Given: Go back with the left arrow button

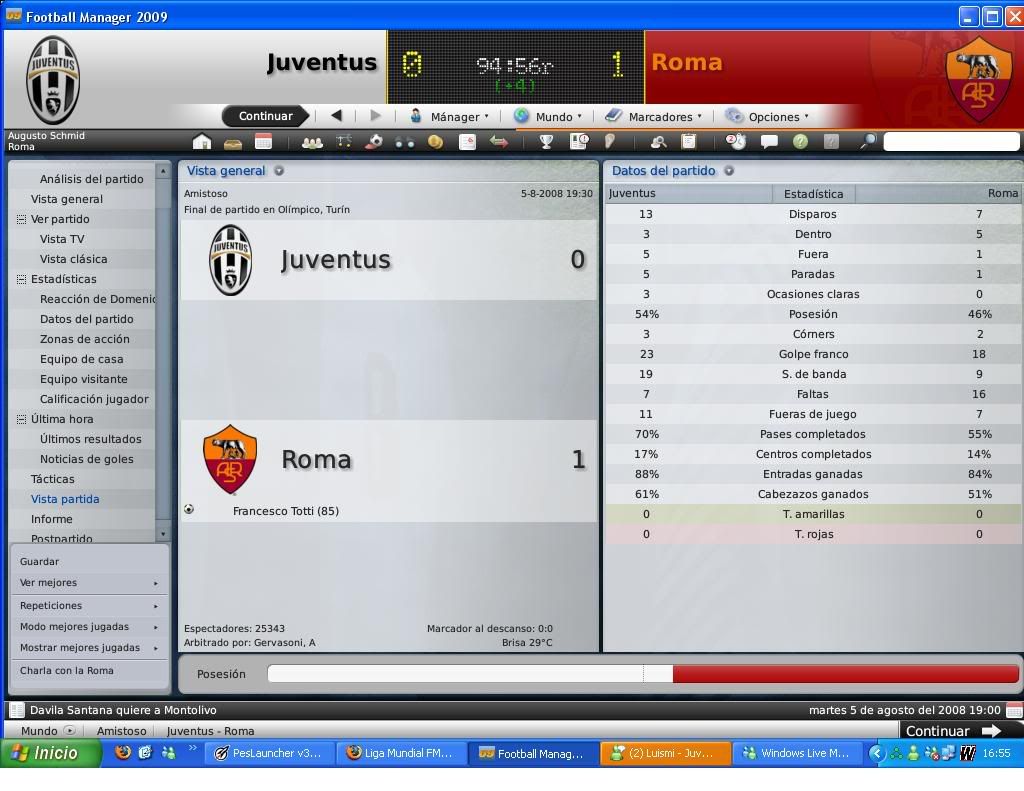Looking at the screenshot, I should coord(336,116).
